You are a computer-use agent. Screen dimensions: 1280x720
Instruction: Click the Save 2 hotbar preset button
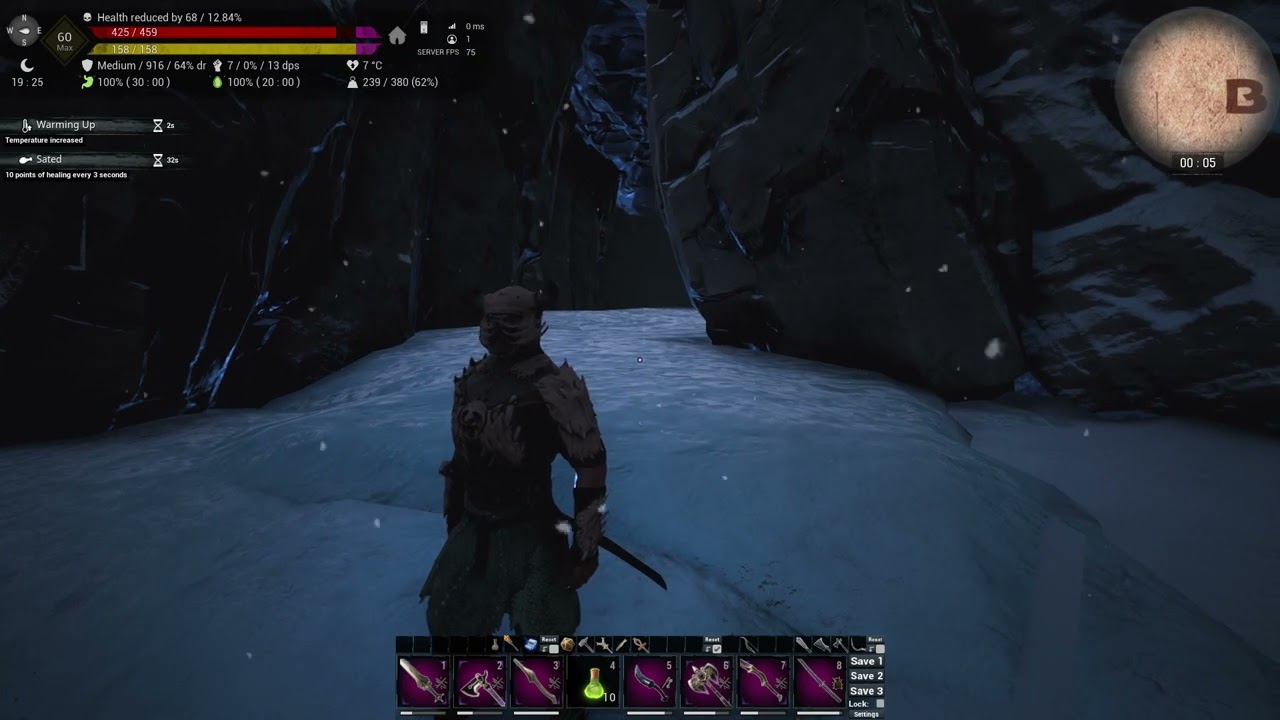[866, 677]
